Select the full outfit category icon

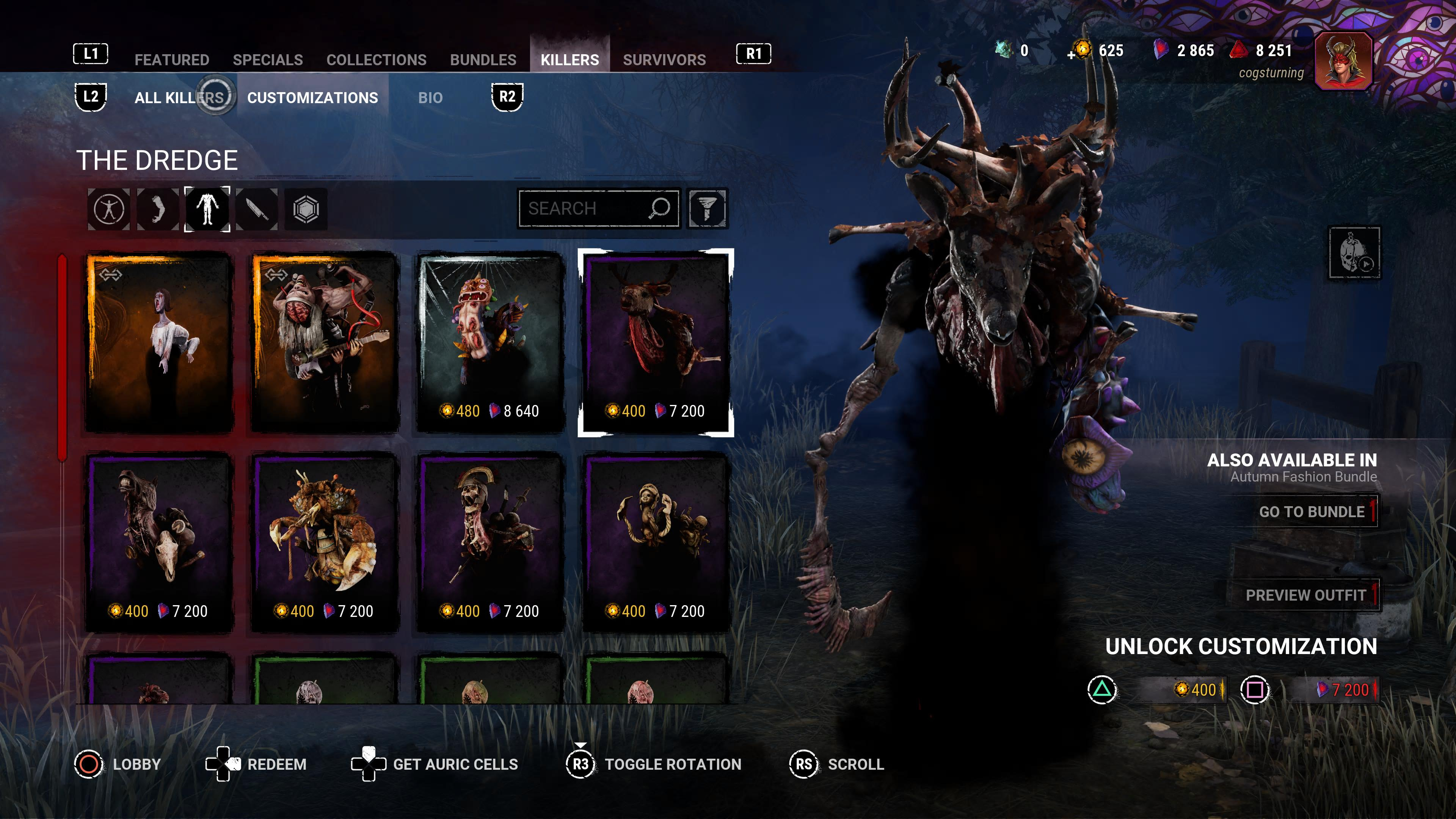click(108, 209)
